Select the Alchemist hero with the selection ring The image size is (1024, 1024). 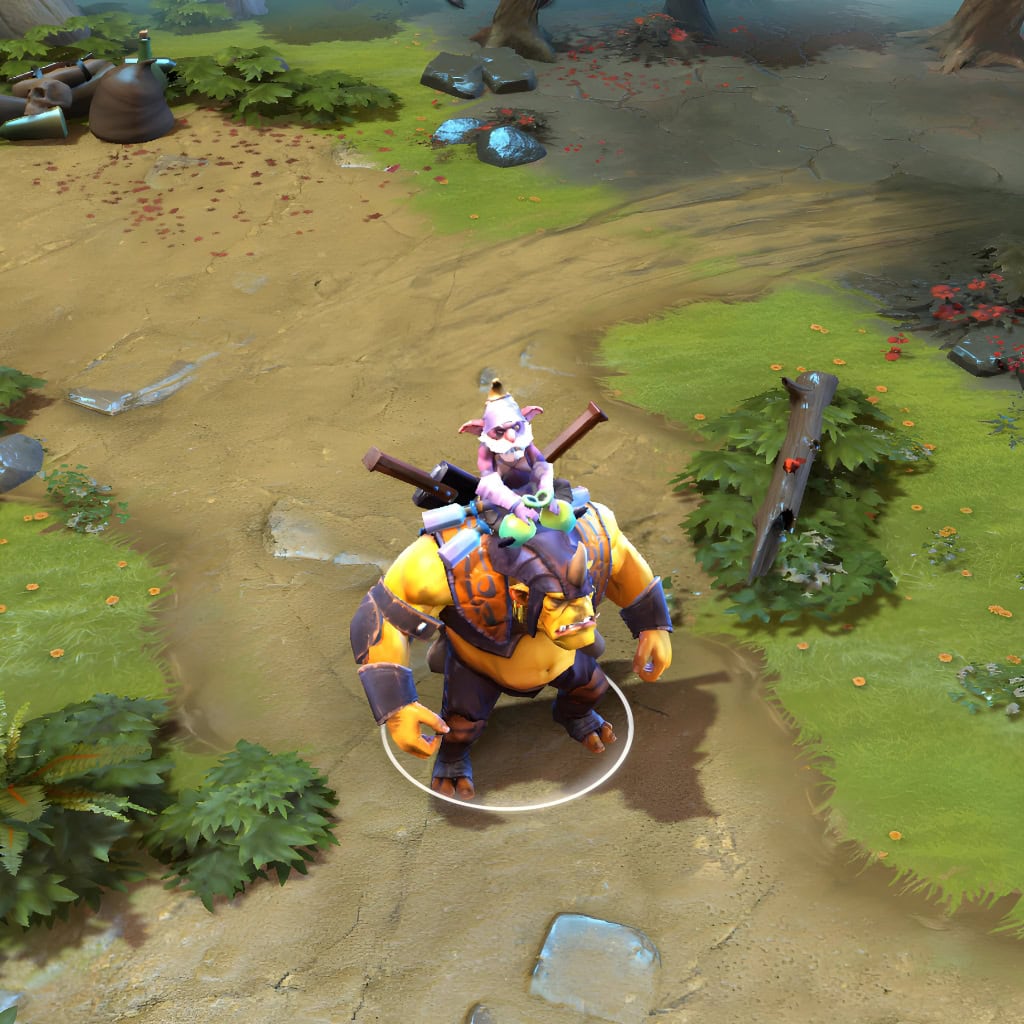click(x=510, y=620)
